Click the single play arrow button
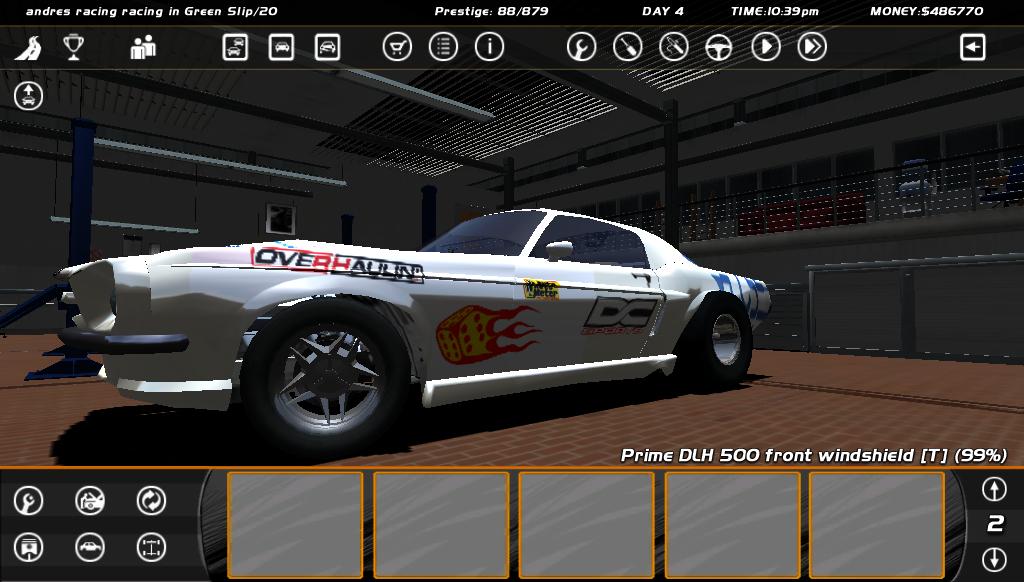1024x582 pixels. pos(766,47)
